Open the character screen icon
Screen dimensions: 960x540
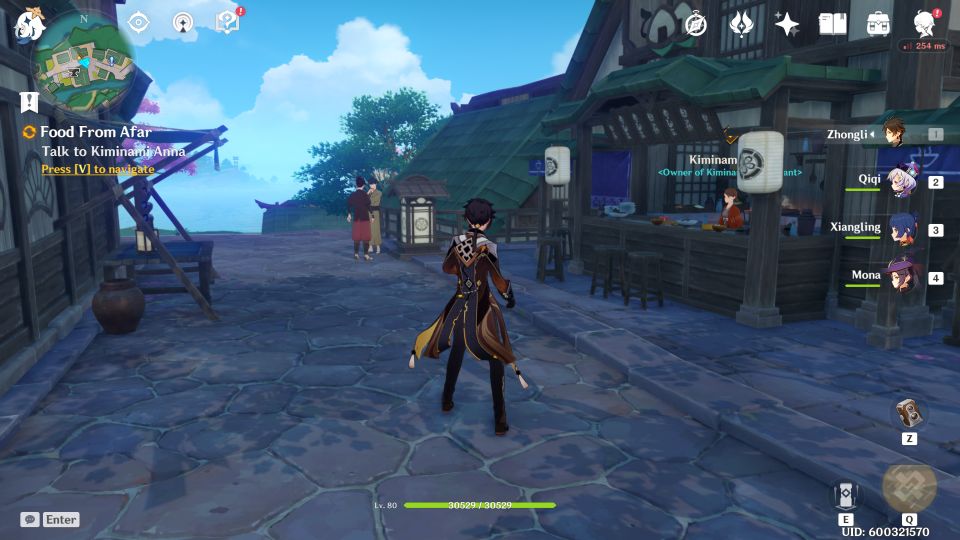pyautogui.click(x=925, y=24)
